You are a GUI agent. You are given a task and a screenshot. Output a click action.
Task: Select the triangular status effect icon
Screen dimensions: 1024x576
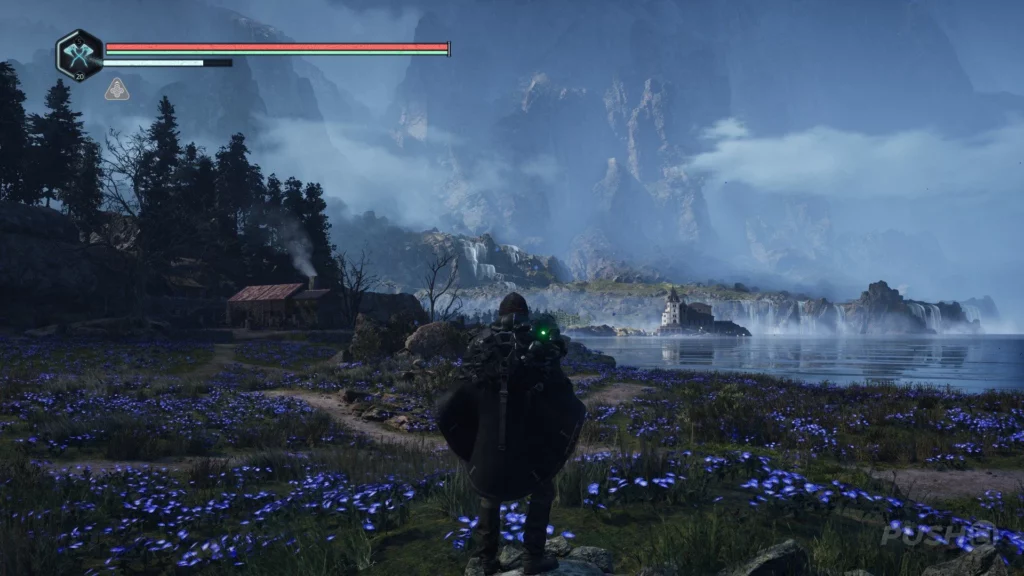tap(117, 90)
